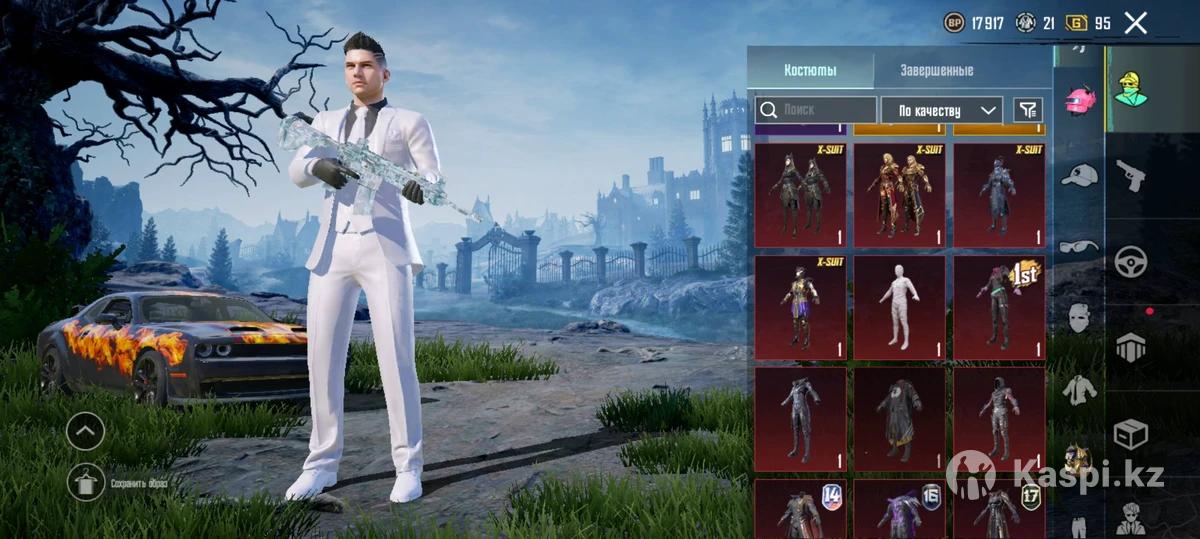Open the cap headwear category
Viewport: 1200px width, 539px height.
[1079, 174]
